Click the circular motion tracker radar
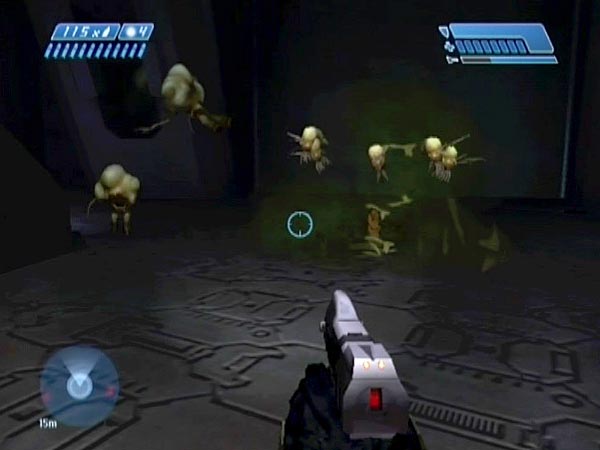 point(79,384)
